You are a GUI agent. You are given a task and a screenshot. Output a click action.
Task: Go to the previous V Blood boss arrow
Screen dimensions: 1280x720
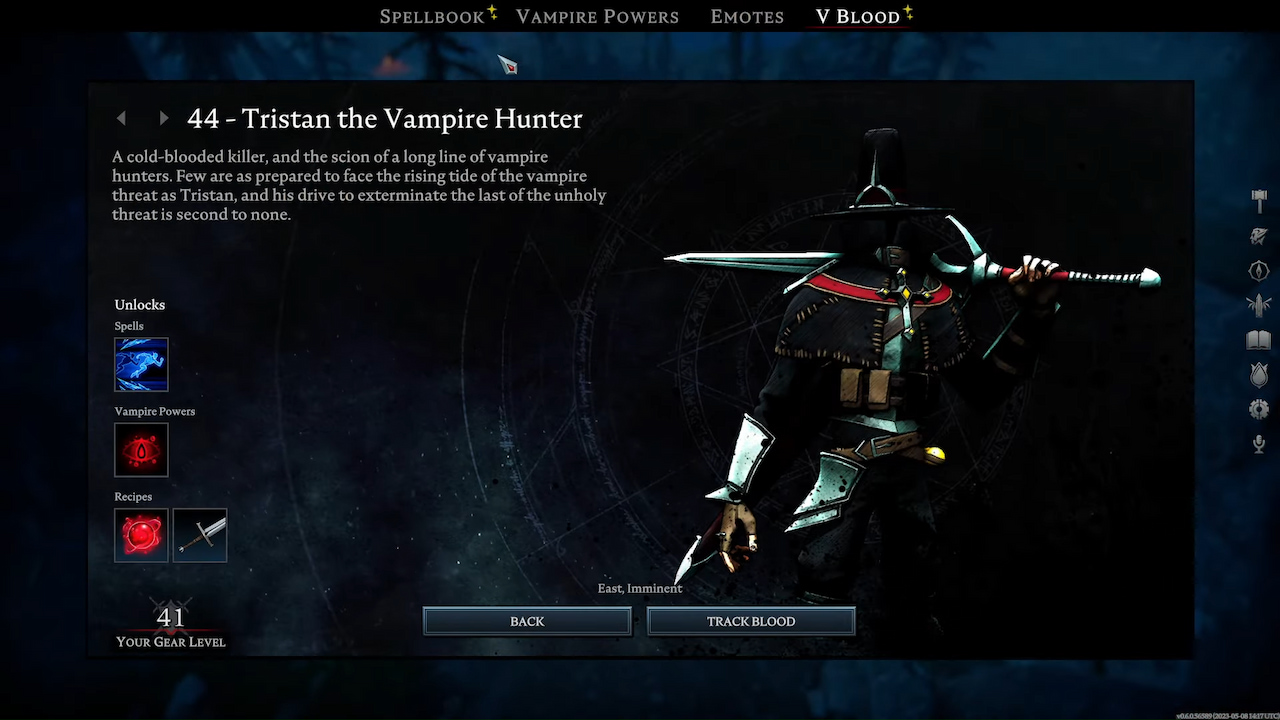[122, 118]
